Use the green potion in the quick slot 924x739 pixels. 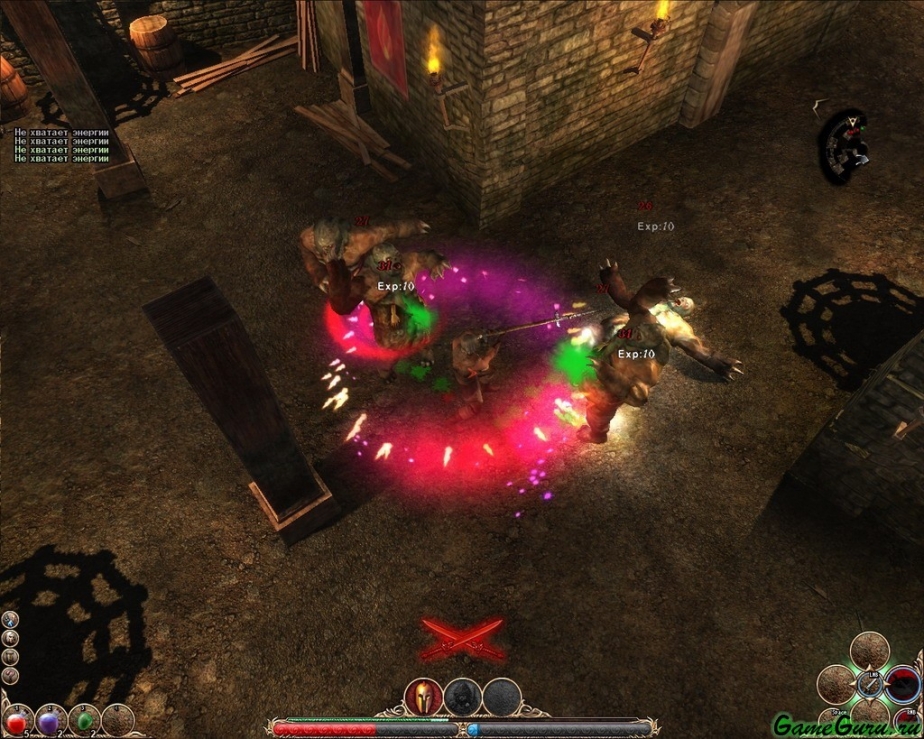tap(86, 720)
